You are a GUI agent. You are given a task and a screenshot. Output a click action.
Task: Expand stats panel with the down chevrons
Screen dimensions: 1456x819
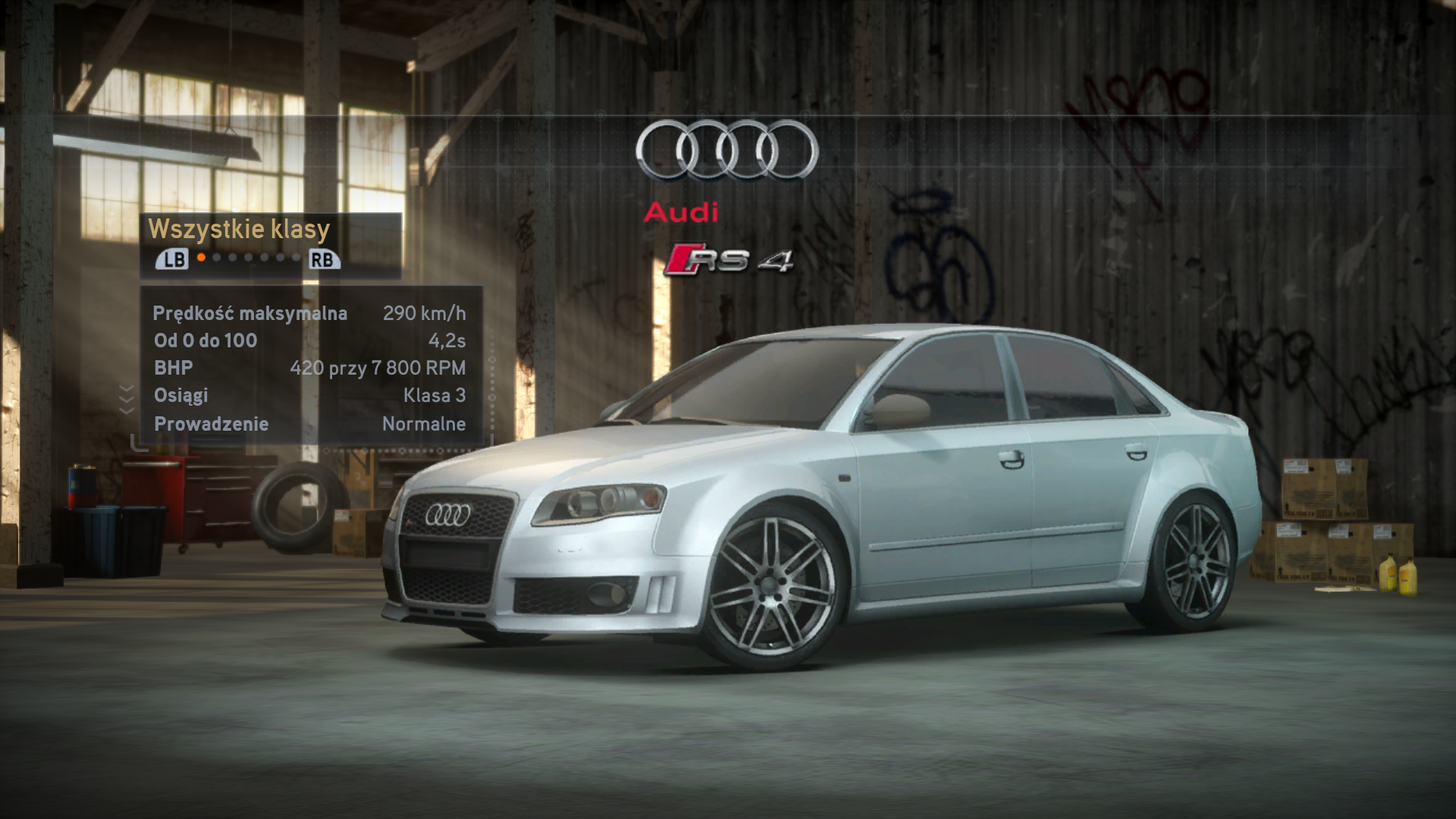coord(127,398)
